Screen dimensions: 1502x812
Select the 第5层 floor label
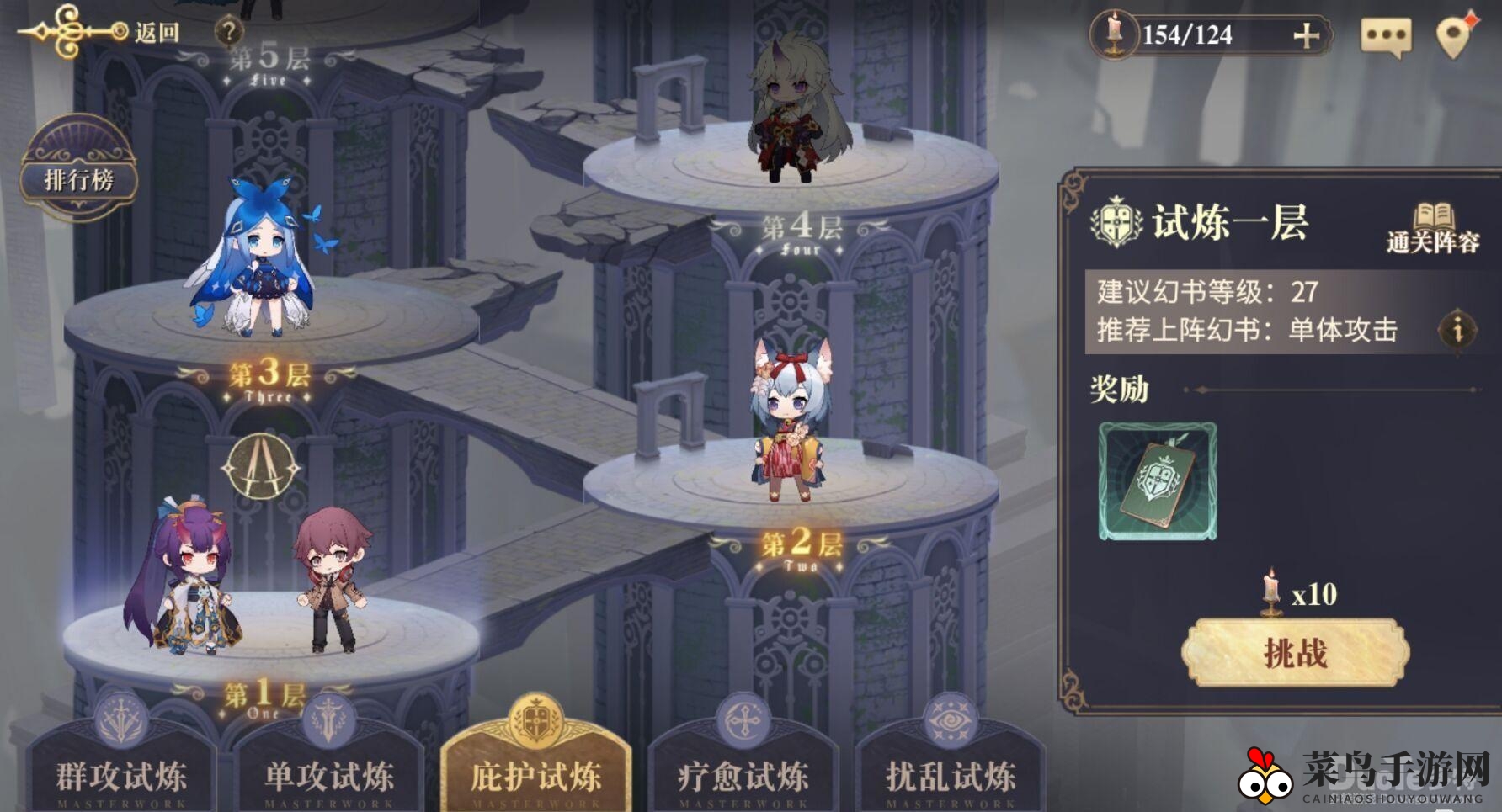[269, 61]
